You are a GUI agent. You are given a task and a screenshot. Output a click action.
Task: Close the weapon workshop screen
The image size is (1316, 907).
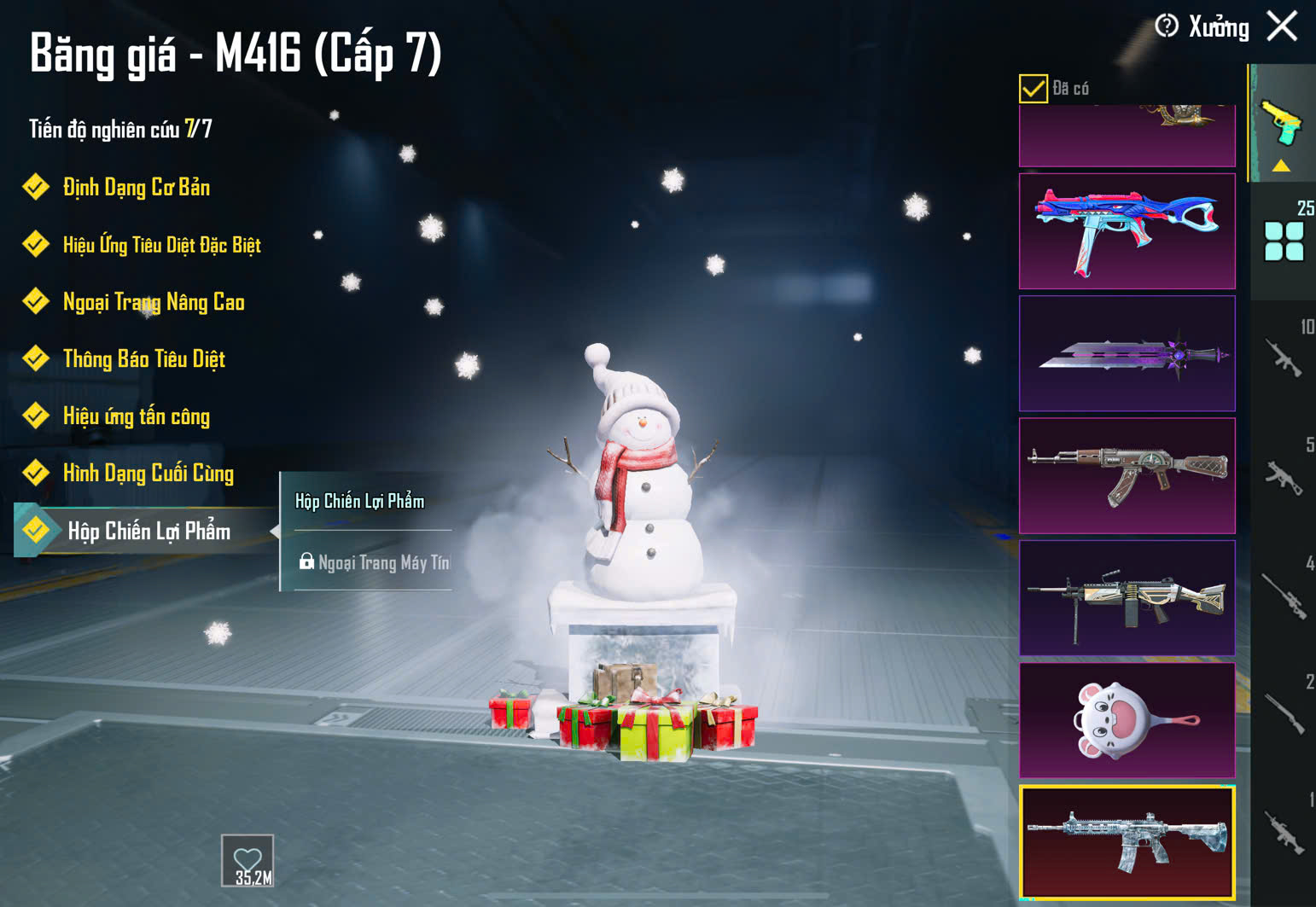1282,26
